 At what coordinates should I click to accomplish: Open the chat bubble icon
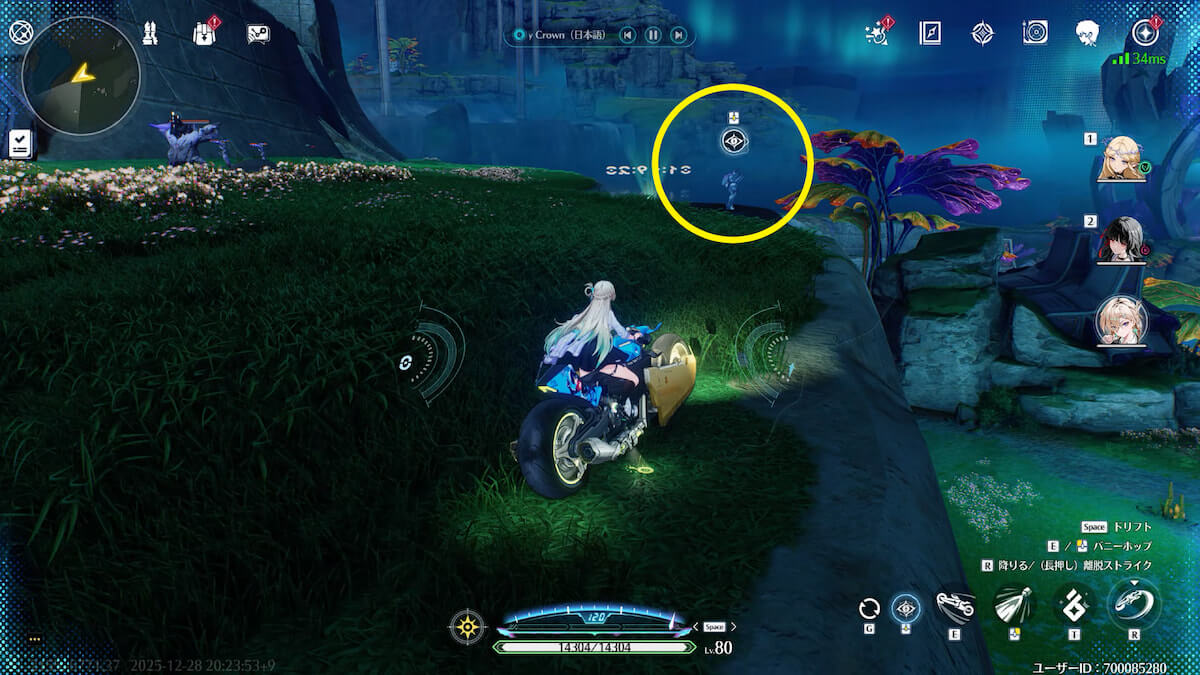[258, 34]
